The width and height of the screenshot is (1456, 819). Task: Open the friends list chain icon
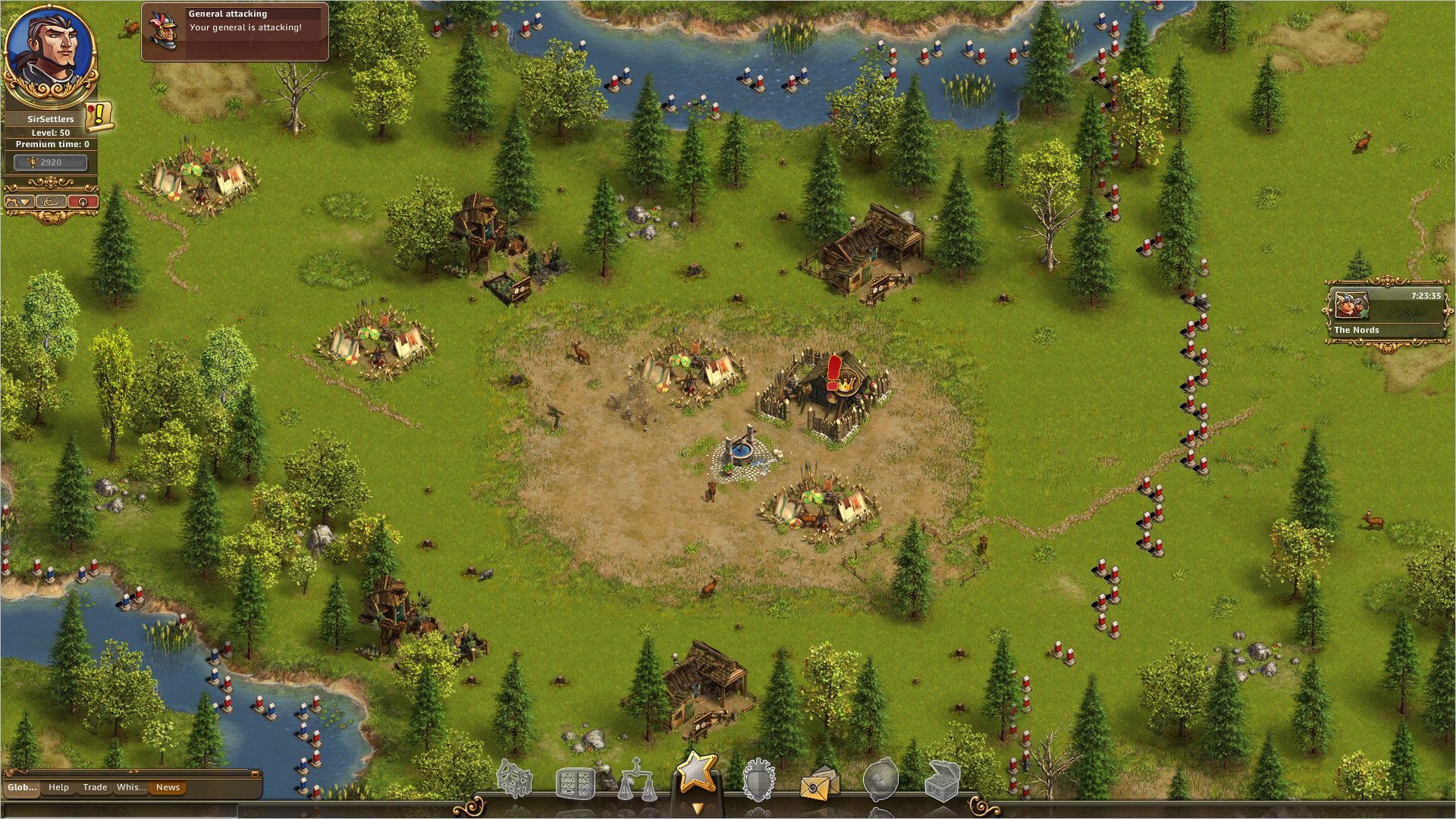(51, 201)
